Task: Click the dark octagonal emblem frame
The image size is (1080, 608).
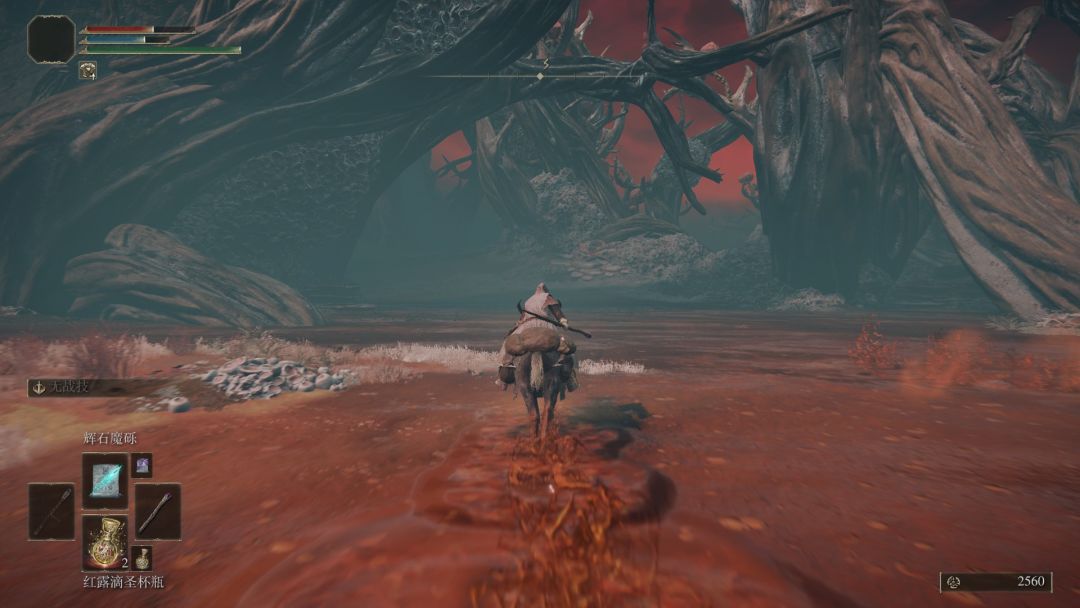Action: 51,39
